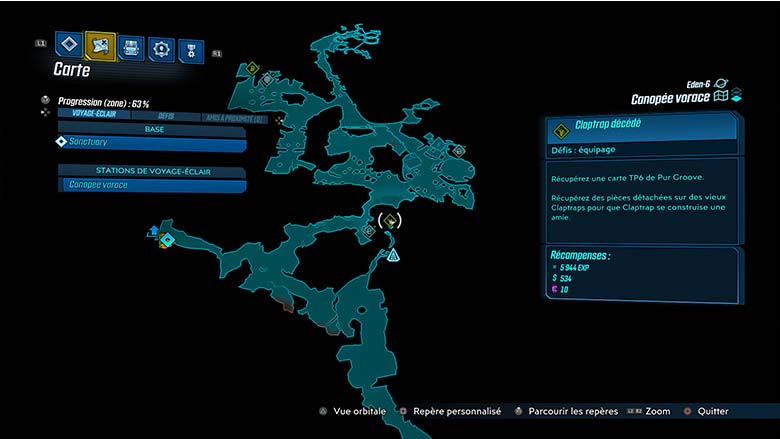Open the inventory chest menu tab
The image size is (780, 439).
pos(131,47)
